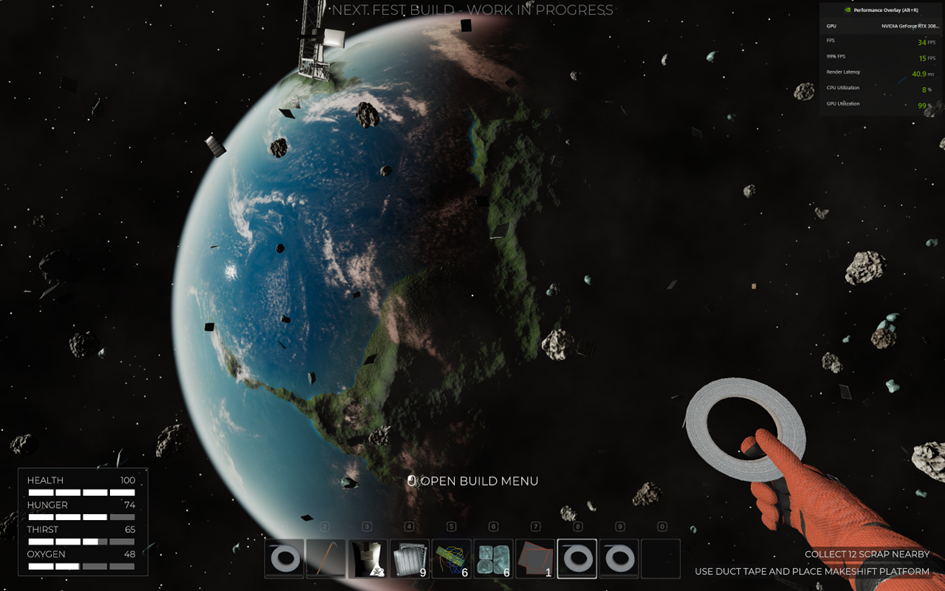The width and height of the screenshot is (945, 591).
Task: Select the highlighted duct tape in slot 8
Action: point(577,559)
